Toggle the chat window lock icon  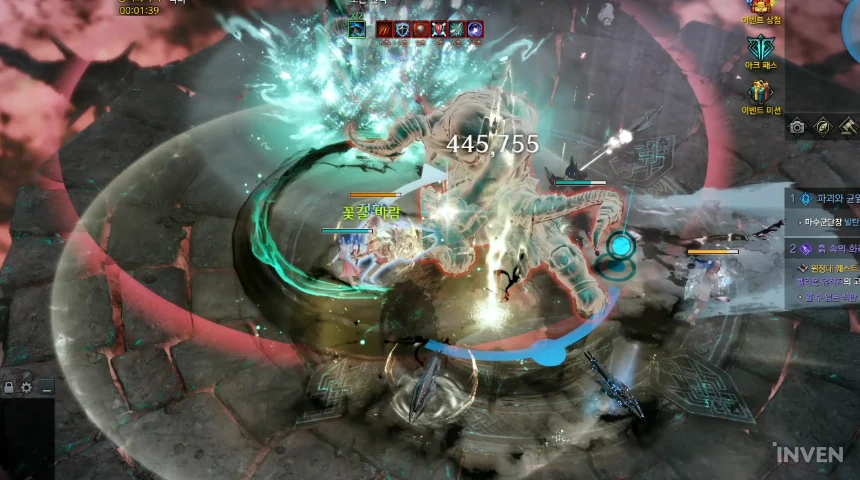(8, 387)
